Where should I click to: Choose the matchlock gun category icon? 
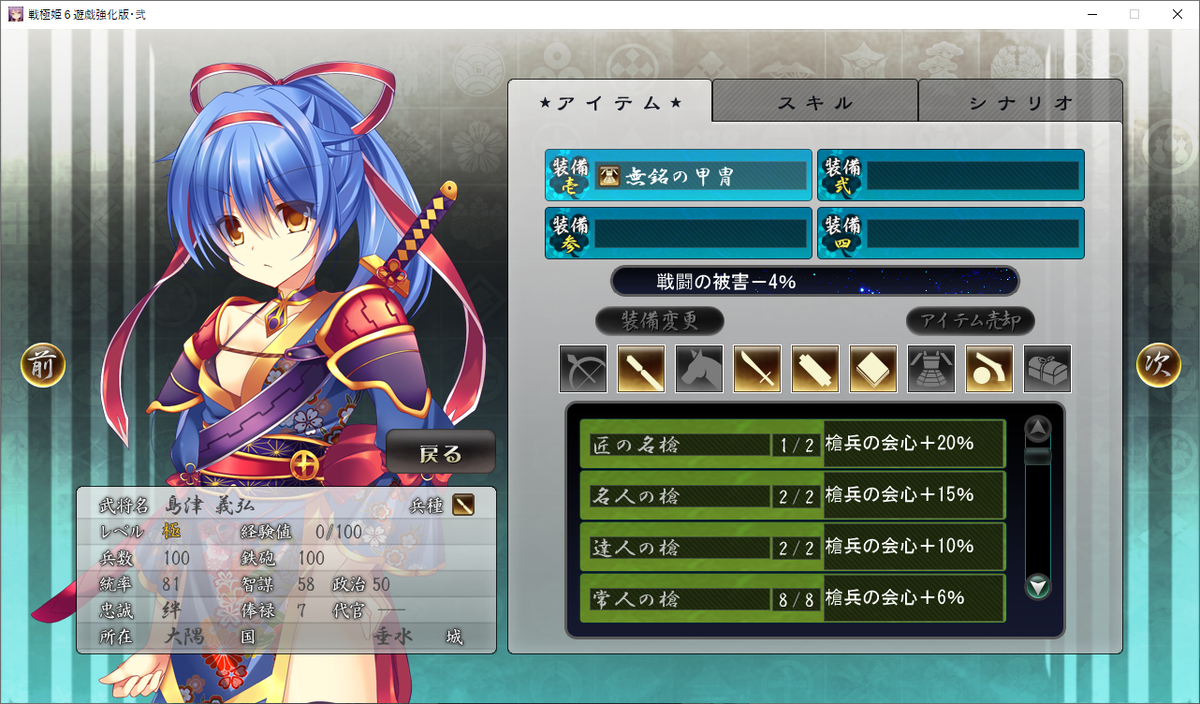click(989, 369)
